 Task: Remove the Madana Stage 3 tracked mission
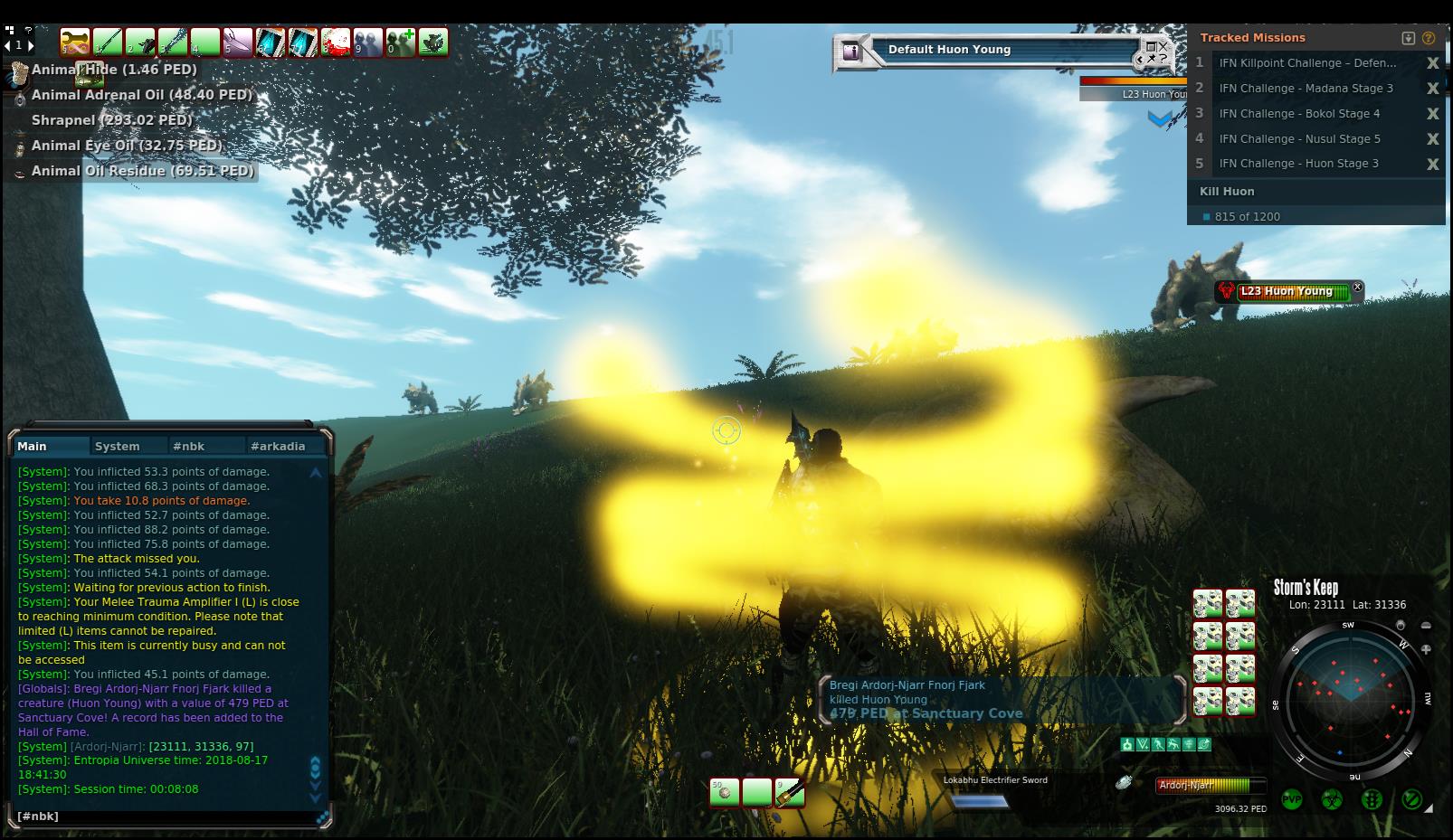click(1432, 89)
